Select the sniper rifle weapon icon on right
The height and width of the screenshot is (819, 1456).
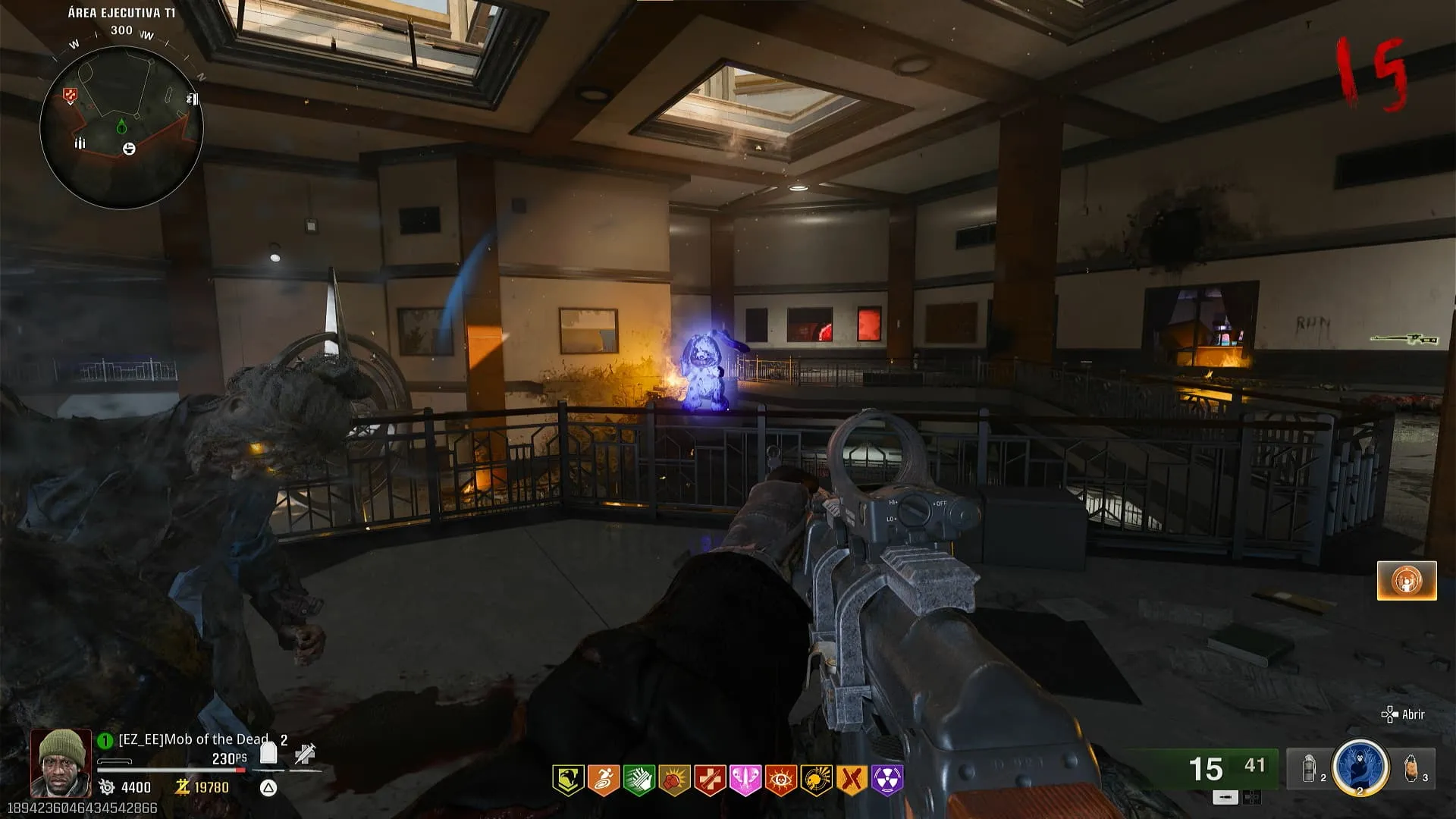pos(1404,339)
